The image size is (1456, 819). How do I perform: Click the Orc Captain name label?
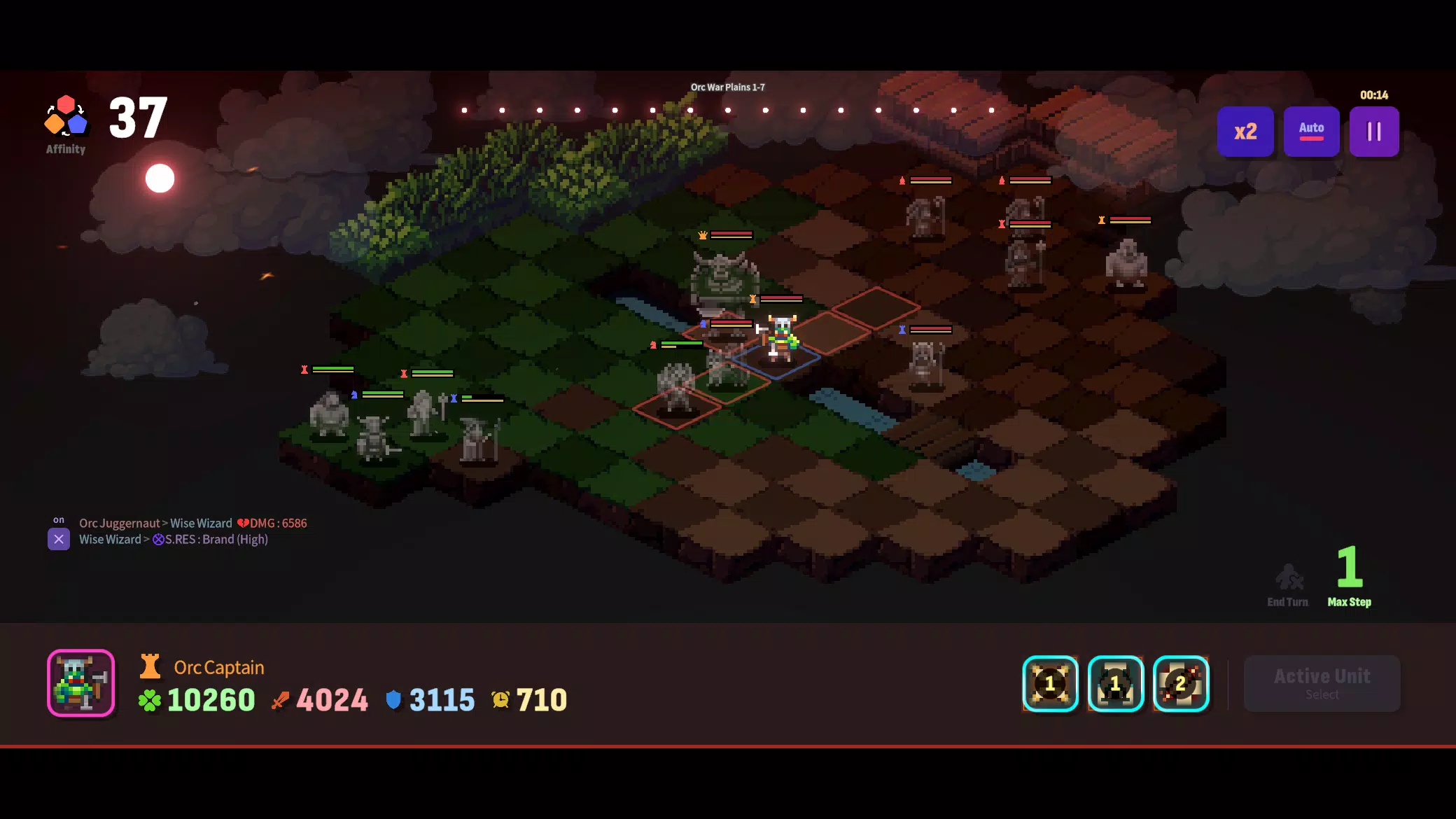218,667
